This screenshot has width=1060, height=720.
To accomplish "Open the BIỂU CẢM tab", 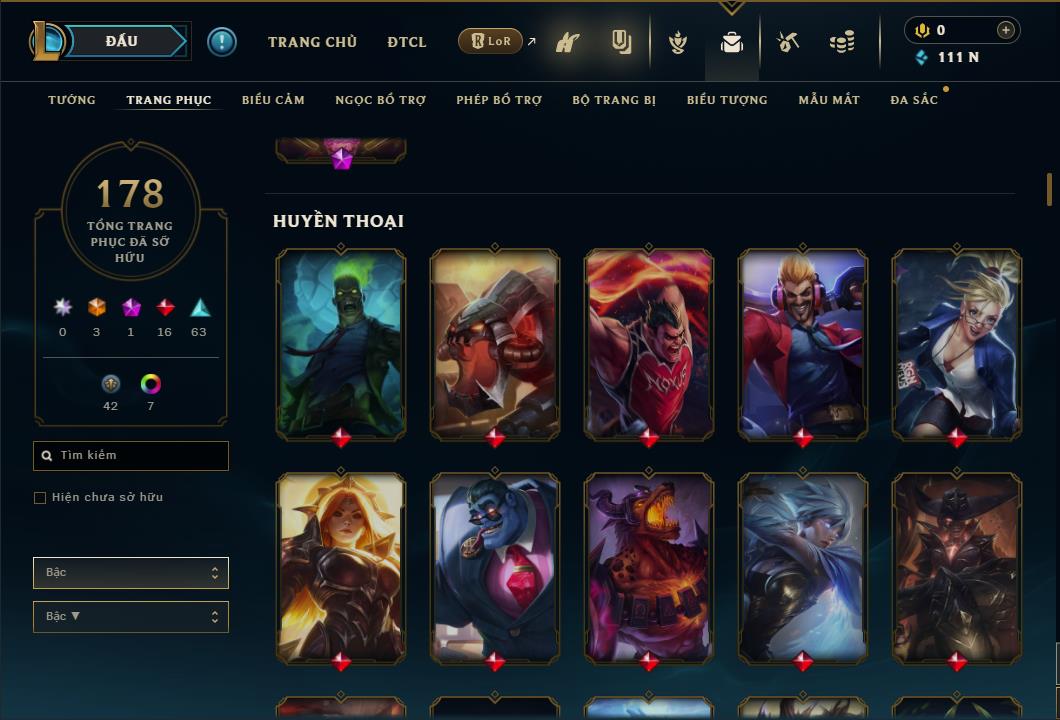I will (x=273, y=100).
